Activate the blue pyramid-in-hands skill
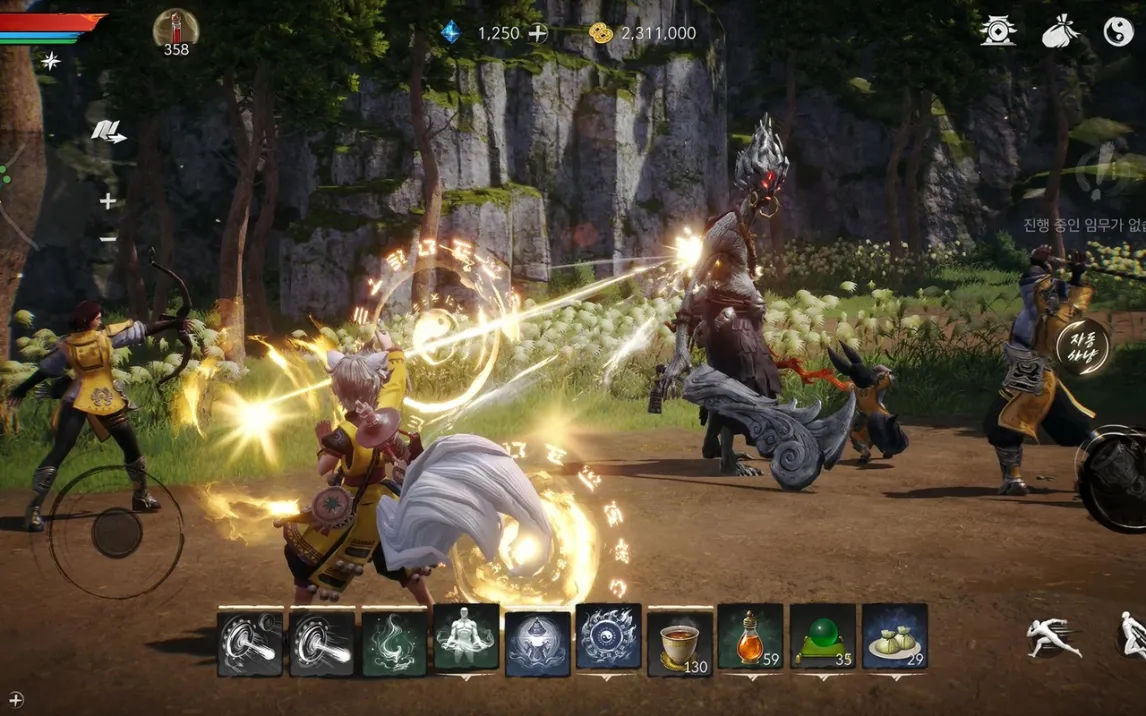 tap(537, 642)
